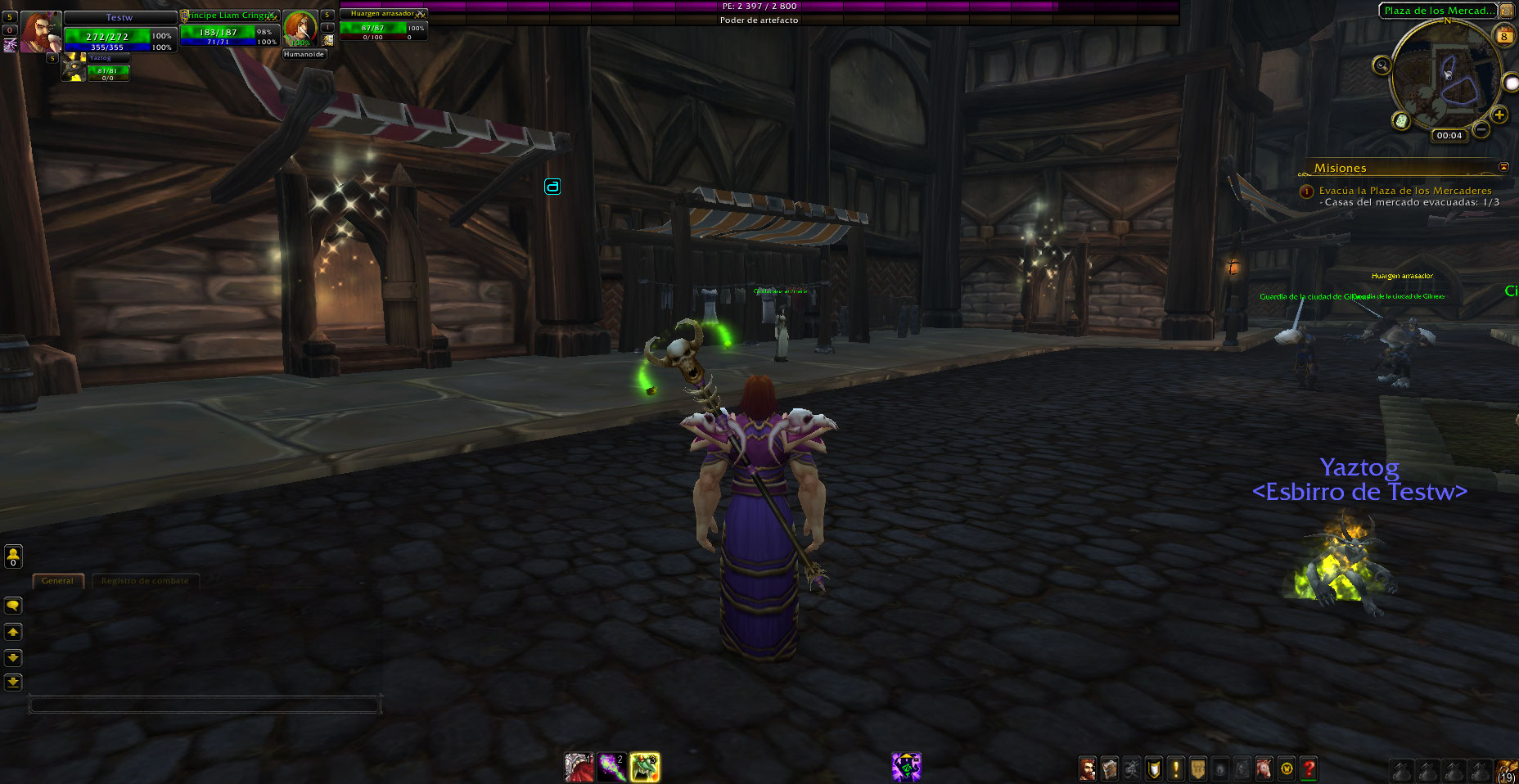Select the Príncipe Liam Cringris target portrait
The image size is (1519, 784).
(x=300, y=29)
